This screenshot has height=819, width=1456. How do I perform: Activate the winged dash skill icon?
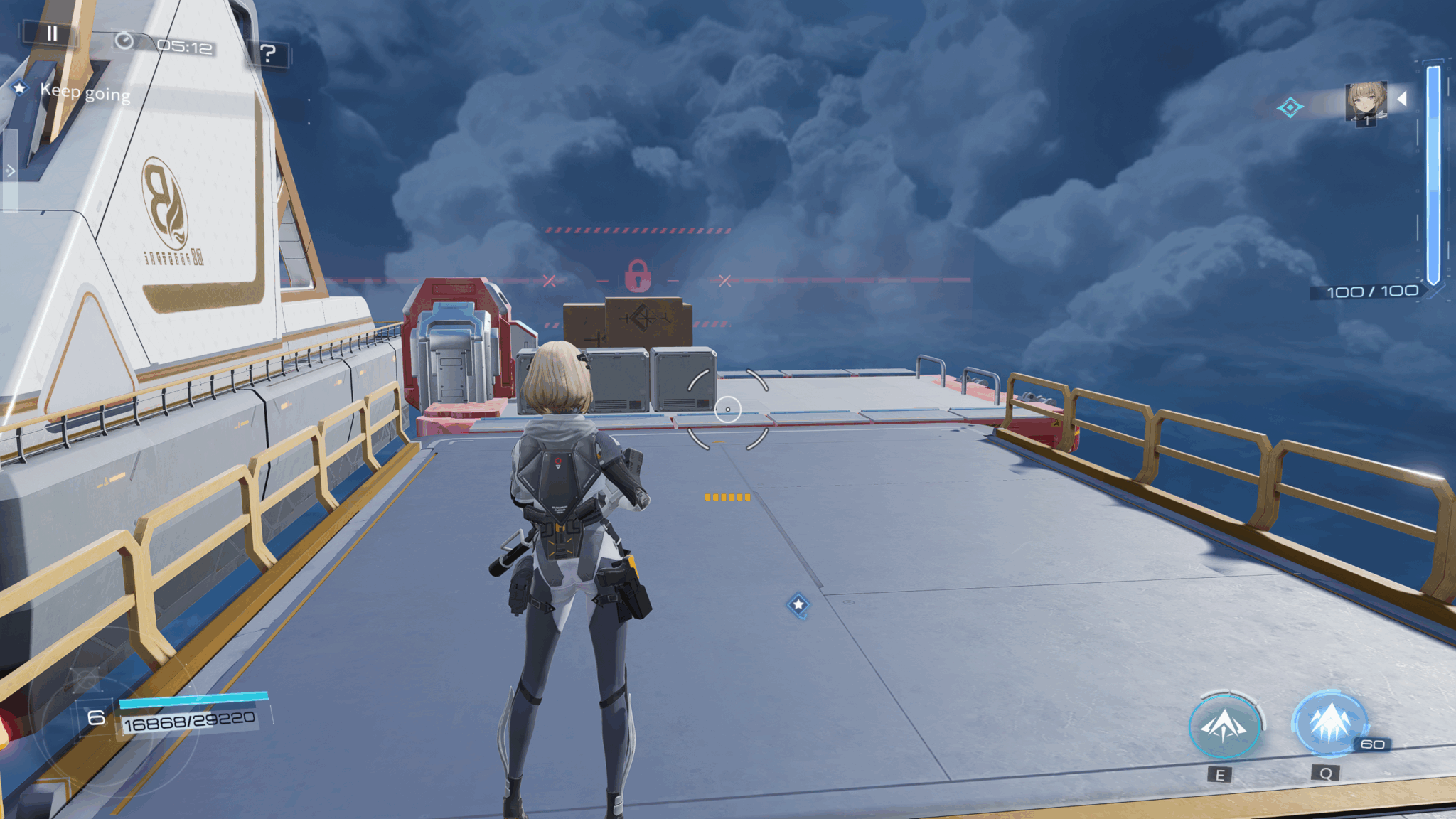pos(1224,726)
